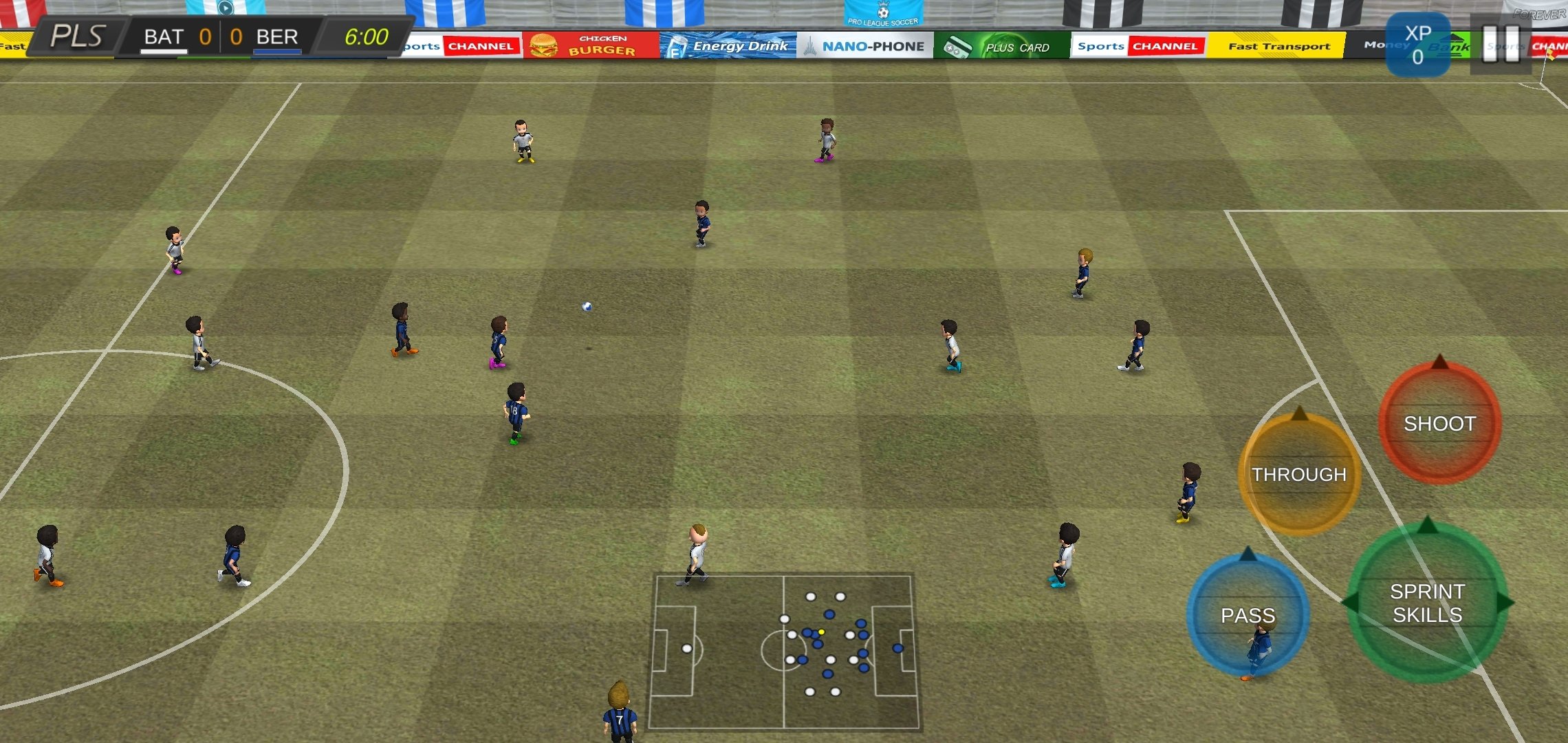The image size is (1568, 743).
Task: Pause the match with the pause icon
Action: (x=1501, y=44)
